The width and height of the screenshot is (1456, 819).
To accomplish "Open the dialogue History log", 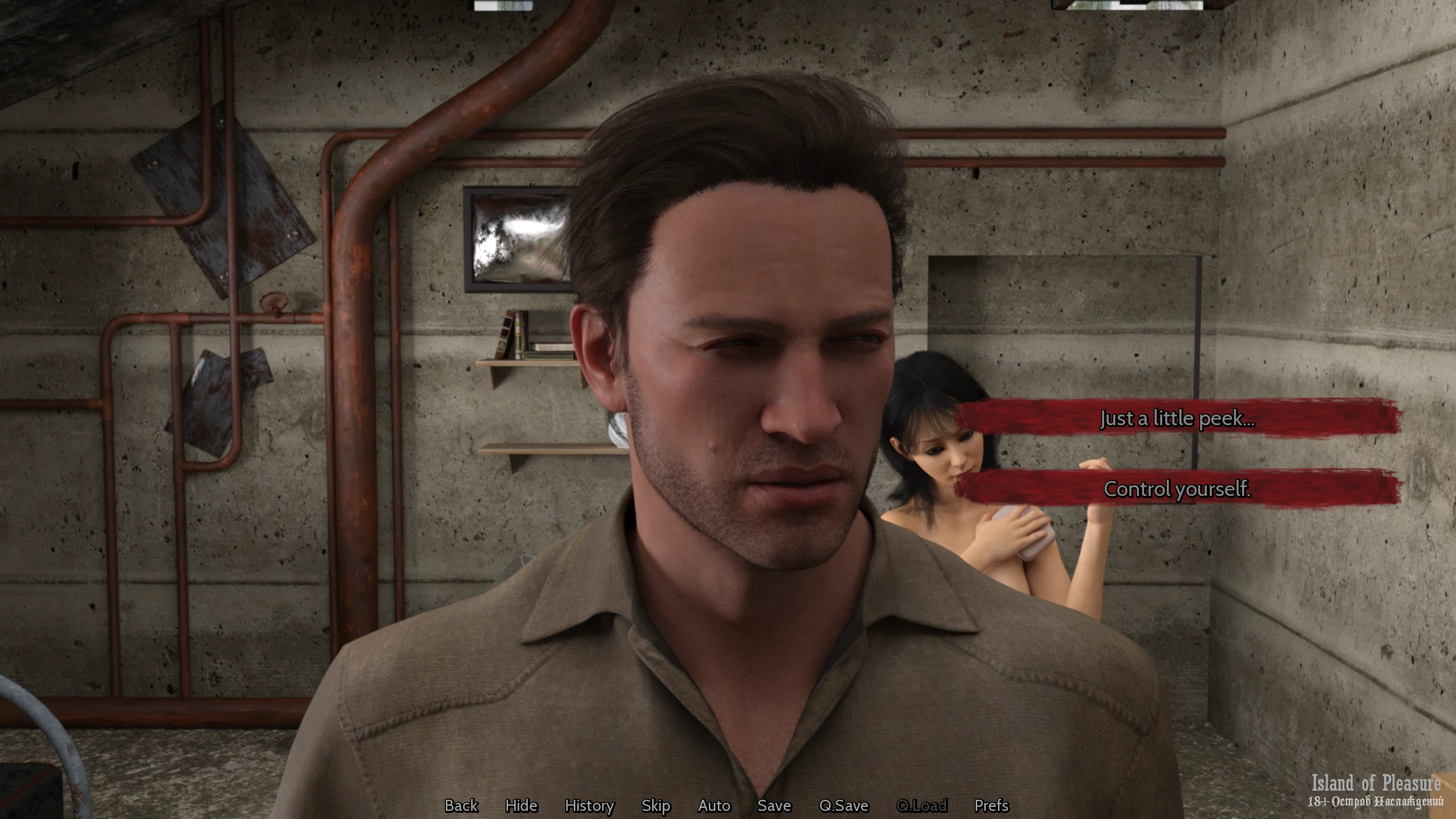I will click(589, 805).
